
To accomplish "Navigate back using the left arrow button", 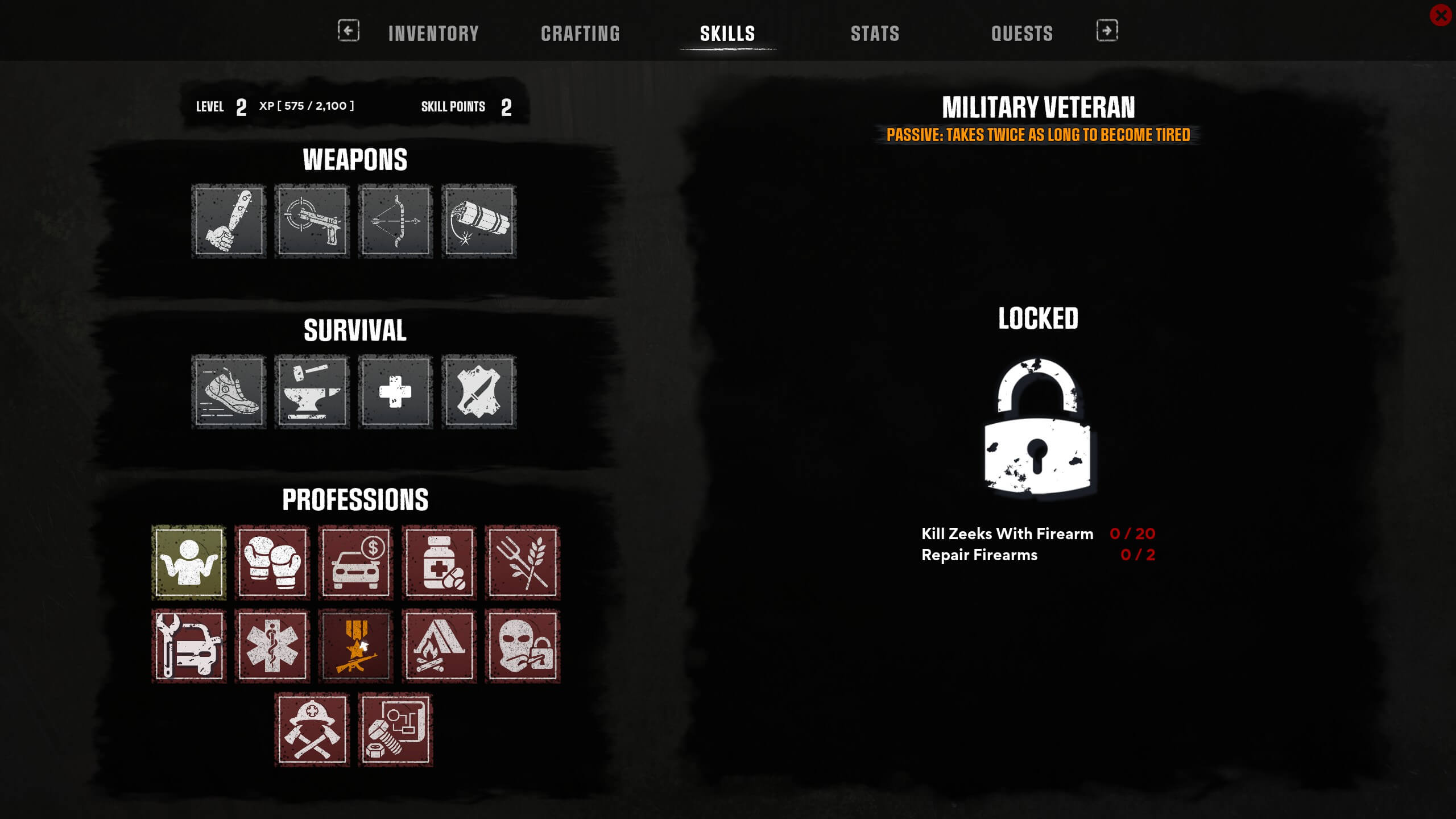I will coord(348,32).
